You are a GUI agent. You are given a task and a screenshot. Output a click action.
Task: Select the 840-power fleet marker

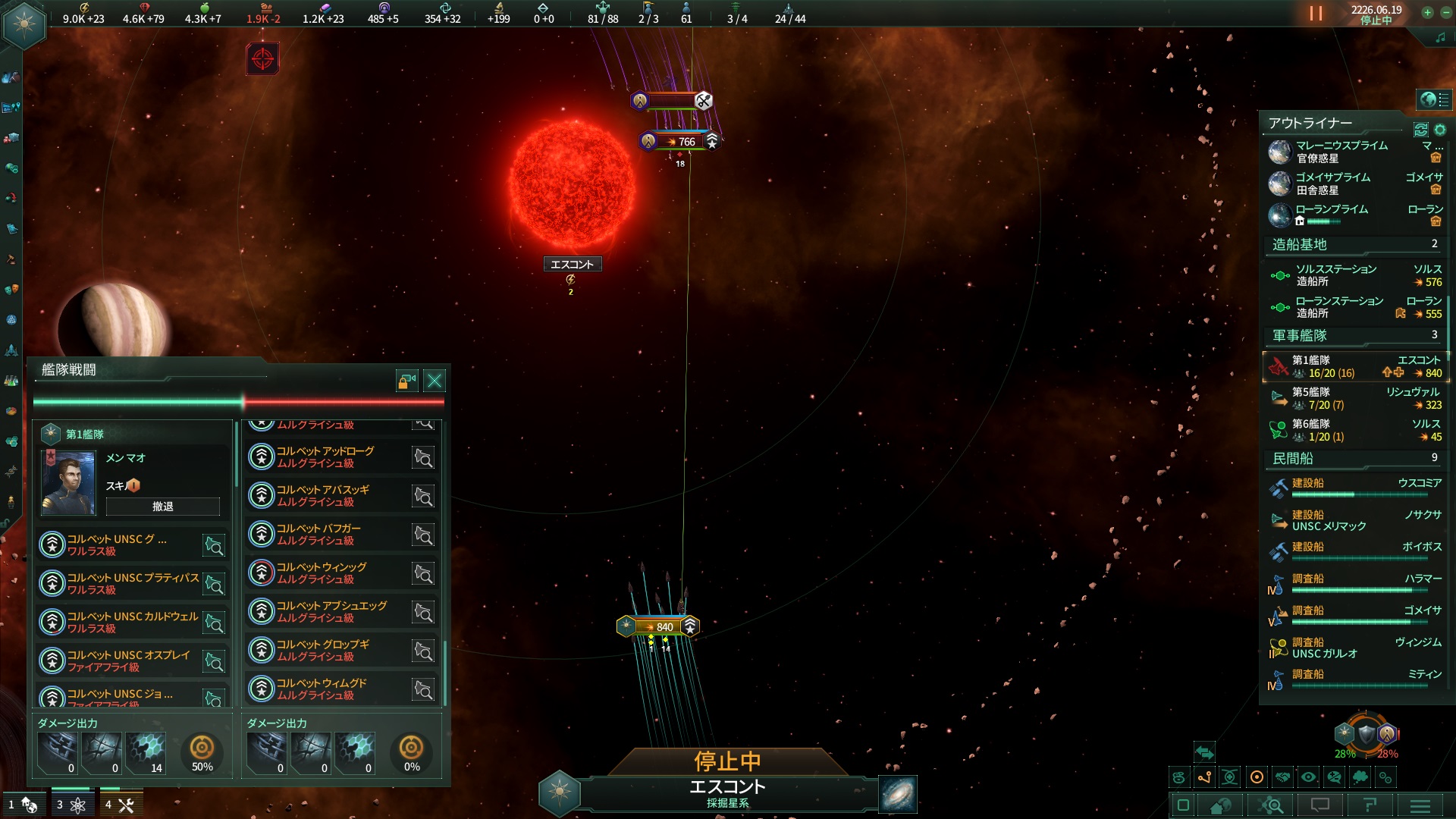(657, 626)
